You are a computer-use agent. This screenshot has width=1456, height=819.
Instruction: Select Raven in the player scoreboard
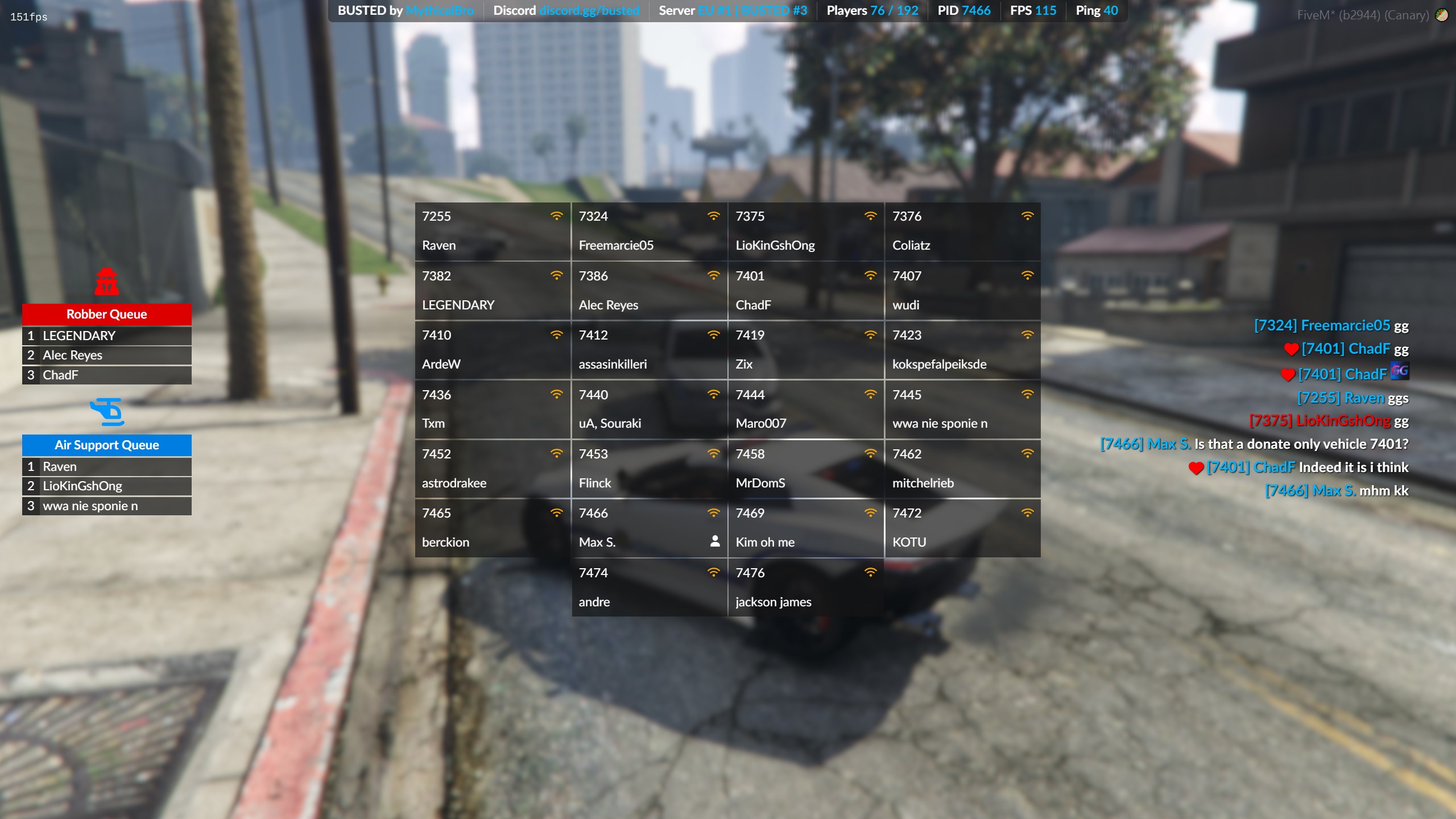[x=493, y=231]
